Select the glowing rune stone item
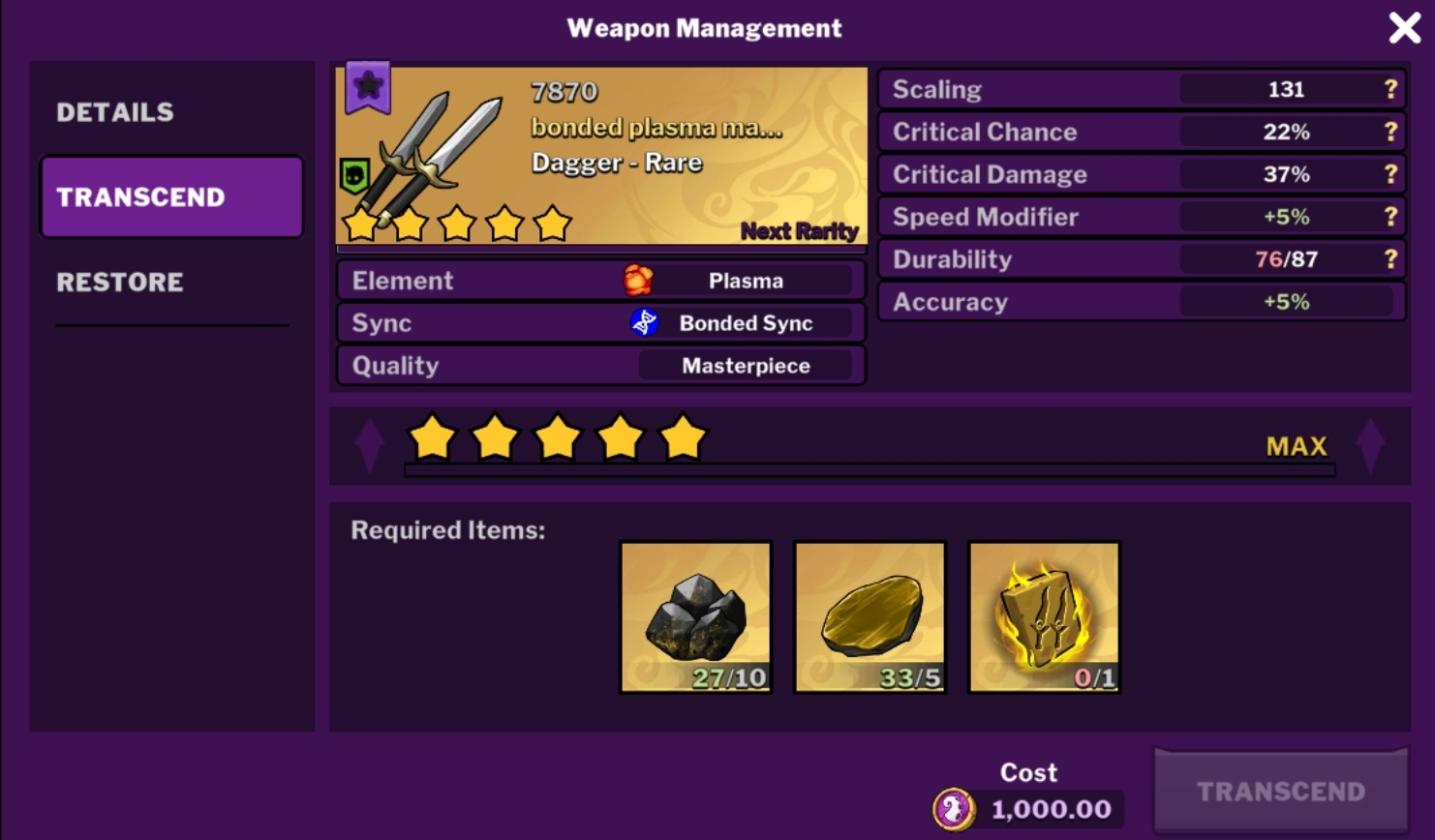 pyautogui.click(x=1044, y=615)
